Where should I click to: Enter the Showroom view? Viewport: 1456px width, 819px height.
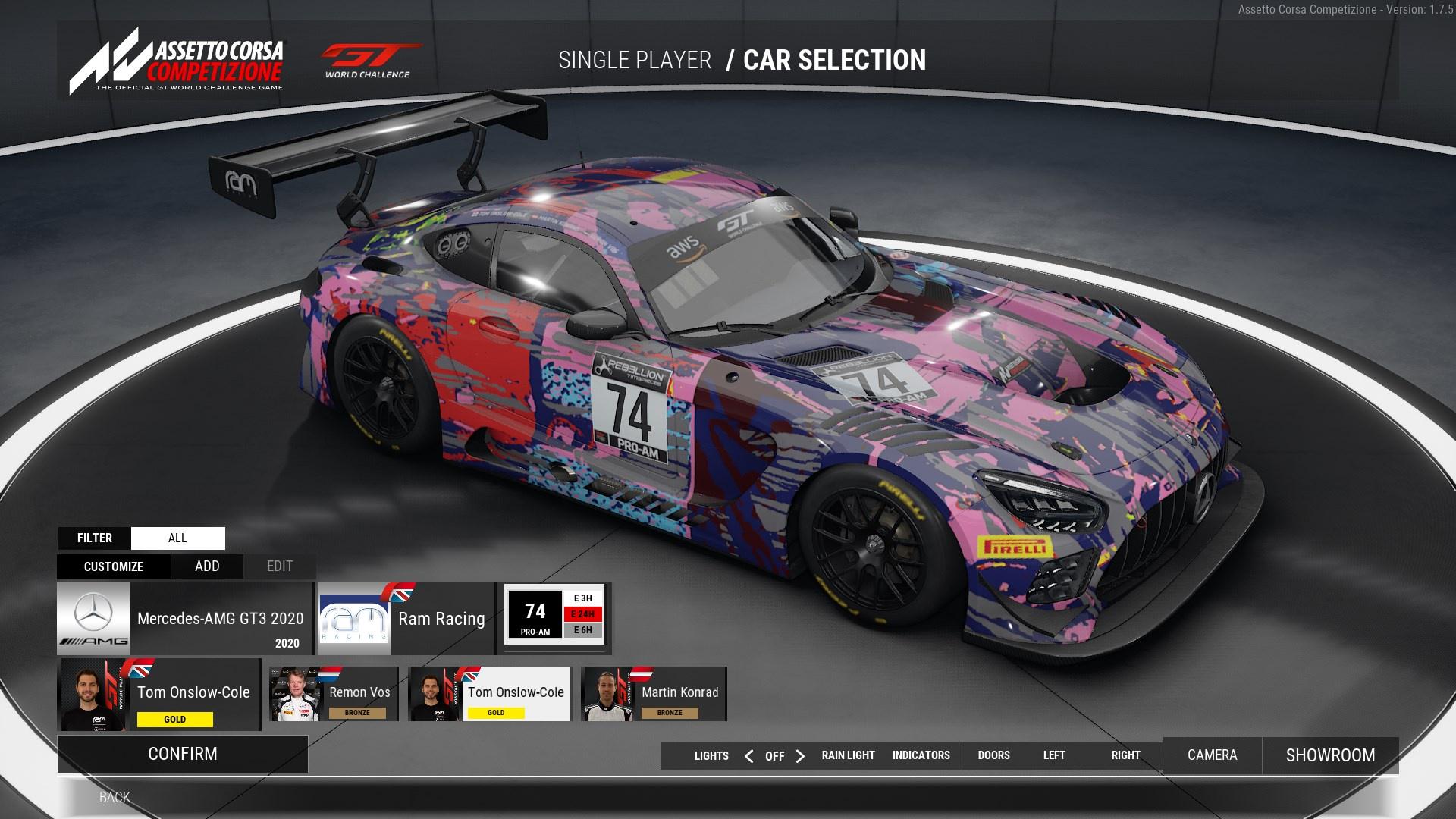click(x=1330, y=755)
